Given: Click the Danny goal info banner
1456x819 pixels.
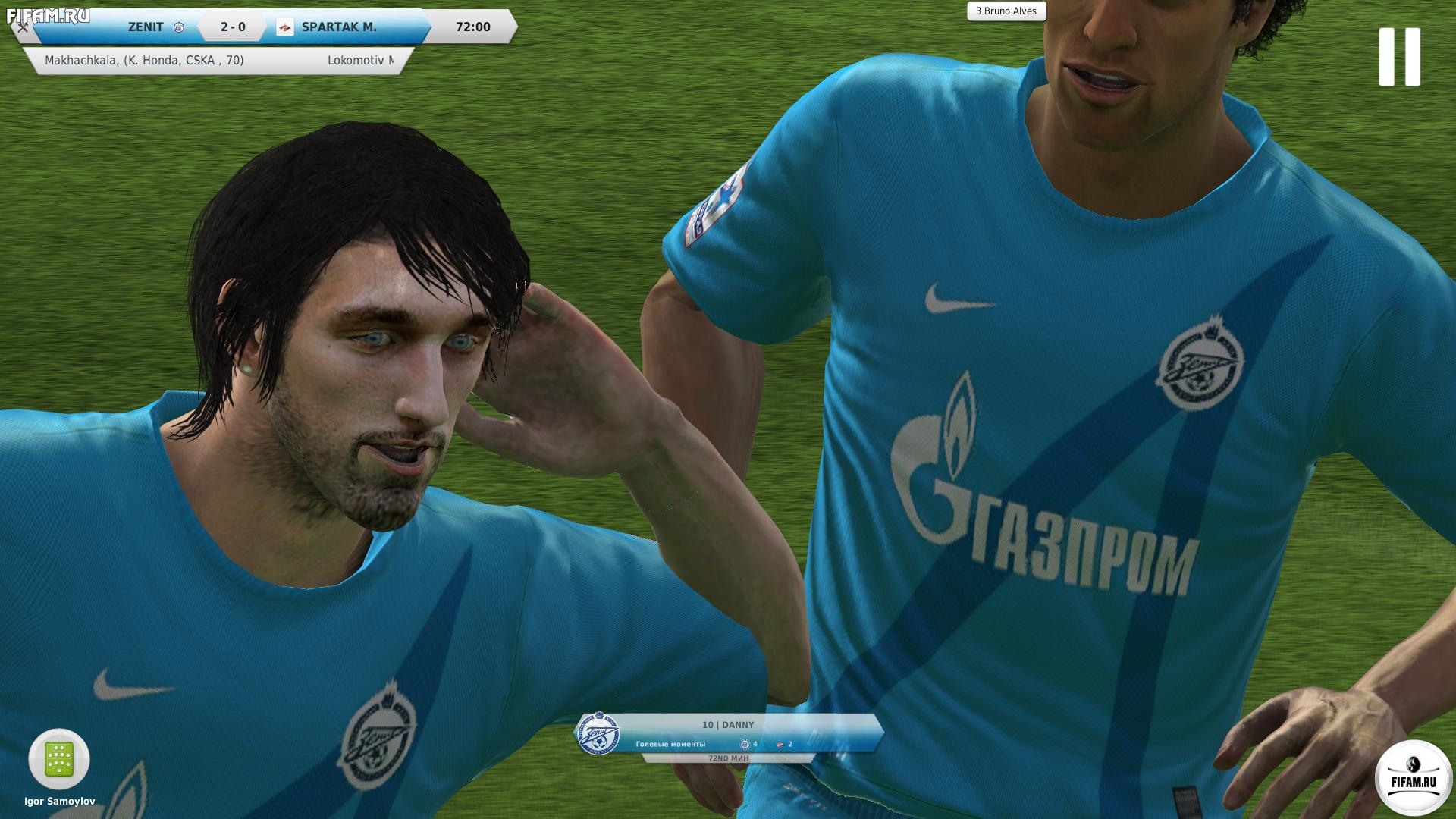Looking at the screenshot, I should (728, 734).
